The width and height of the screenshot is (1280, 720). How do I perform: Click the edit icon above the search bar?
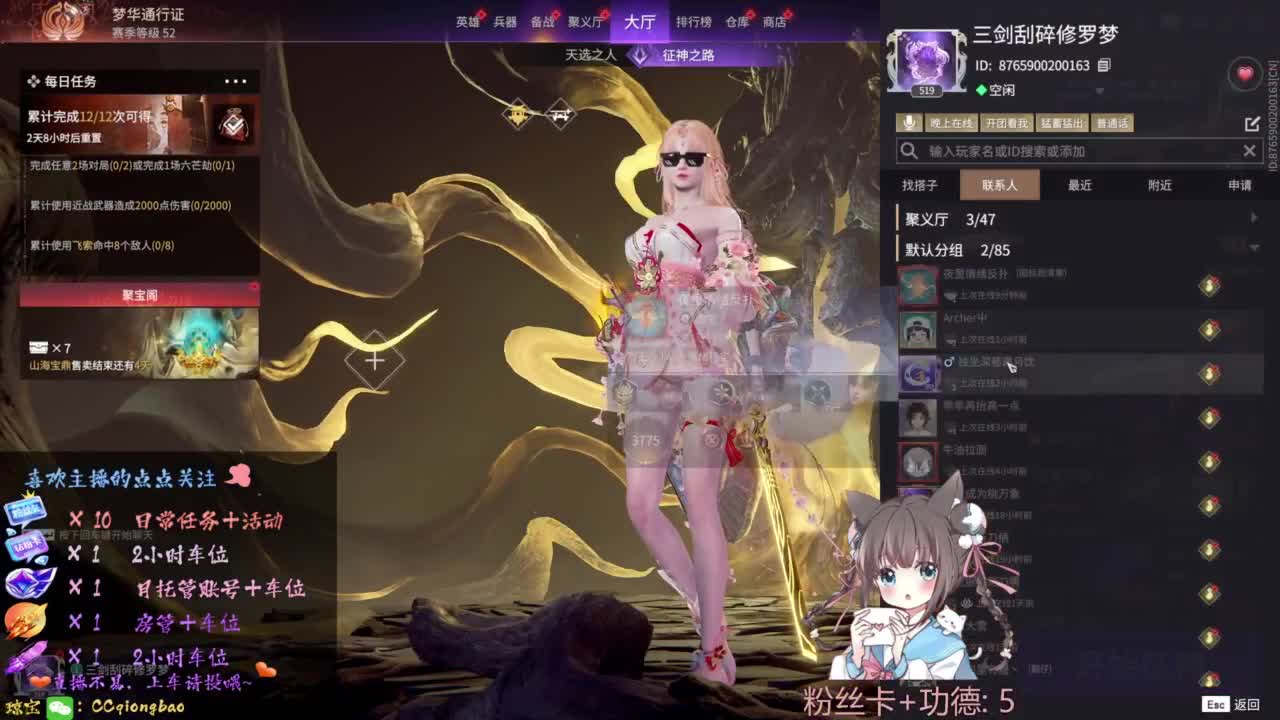(x=1252, y=121)
